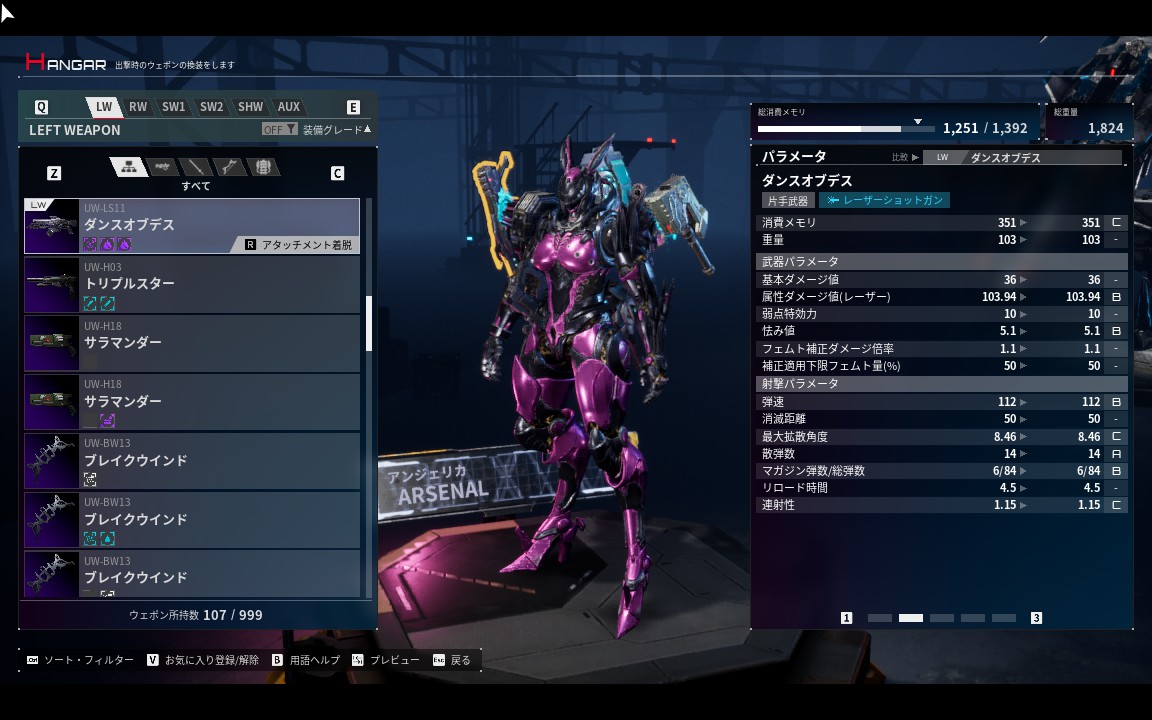Image resolution: width=1152 pixels, height=720 pixels.
Task: Select the LW left weapon tab
Action: click(x=104, y=107)
